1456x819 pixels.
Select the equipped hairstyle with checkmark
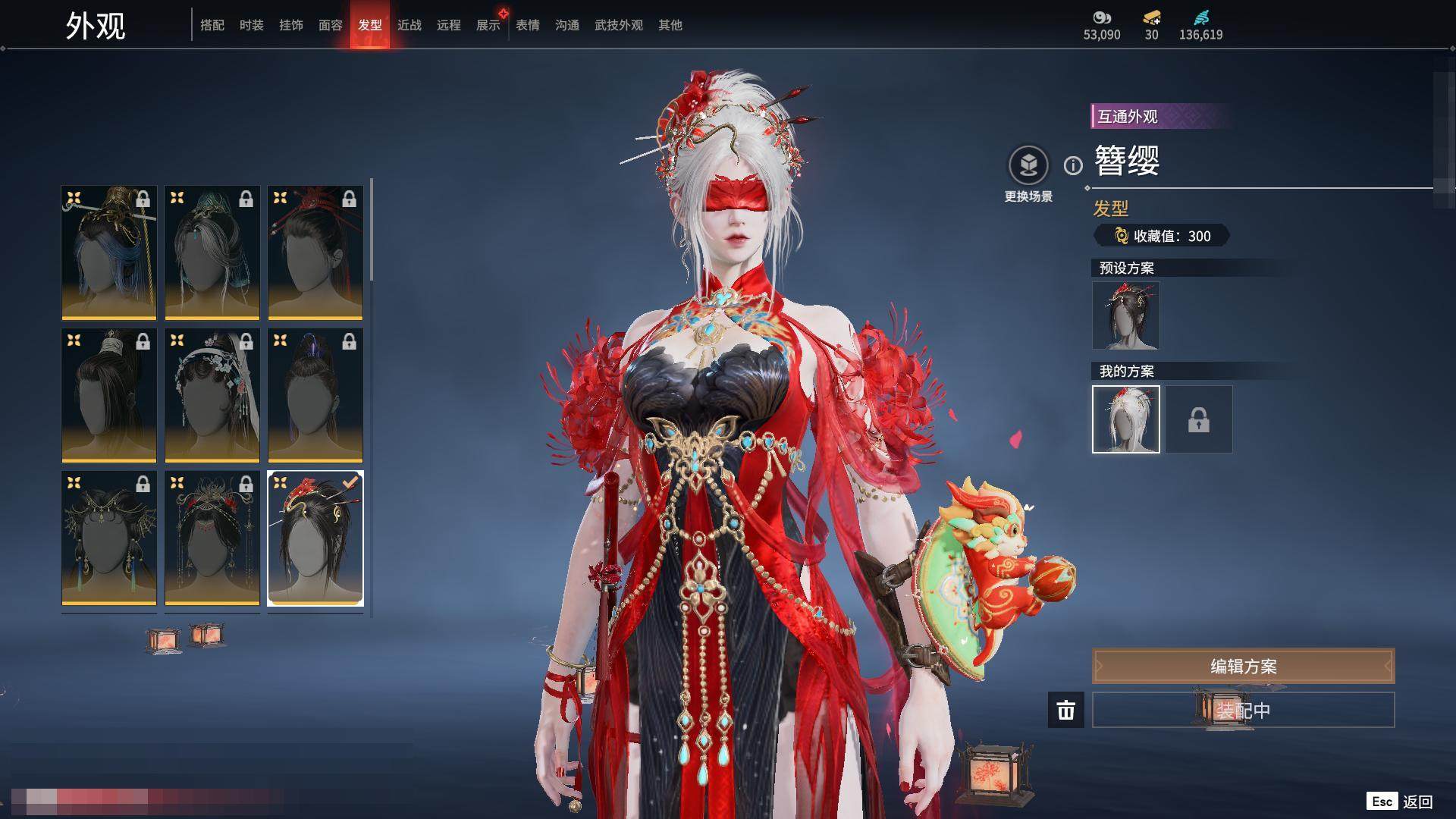click(315, 538)
